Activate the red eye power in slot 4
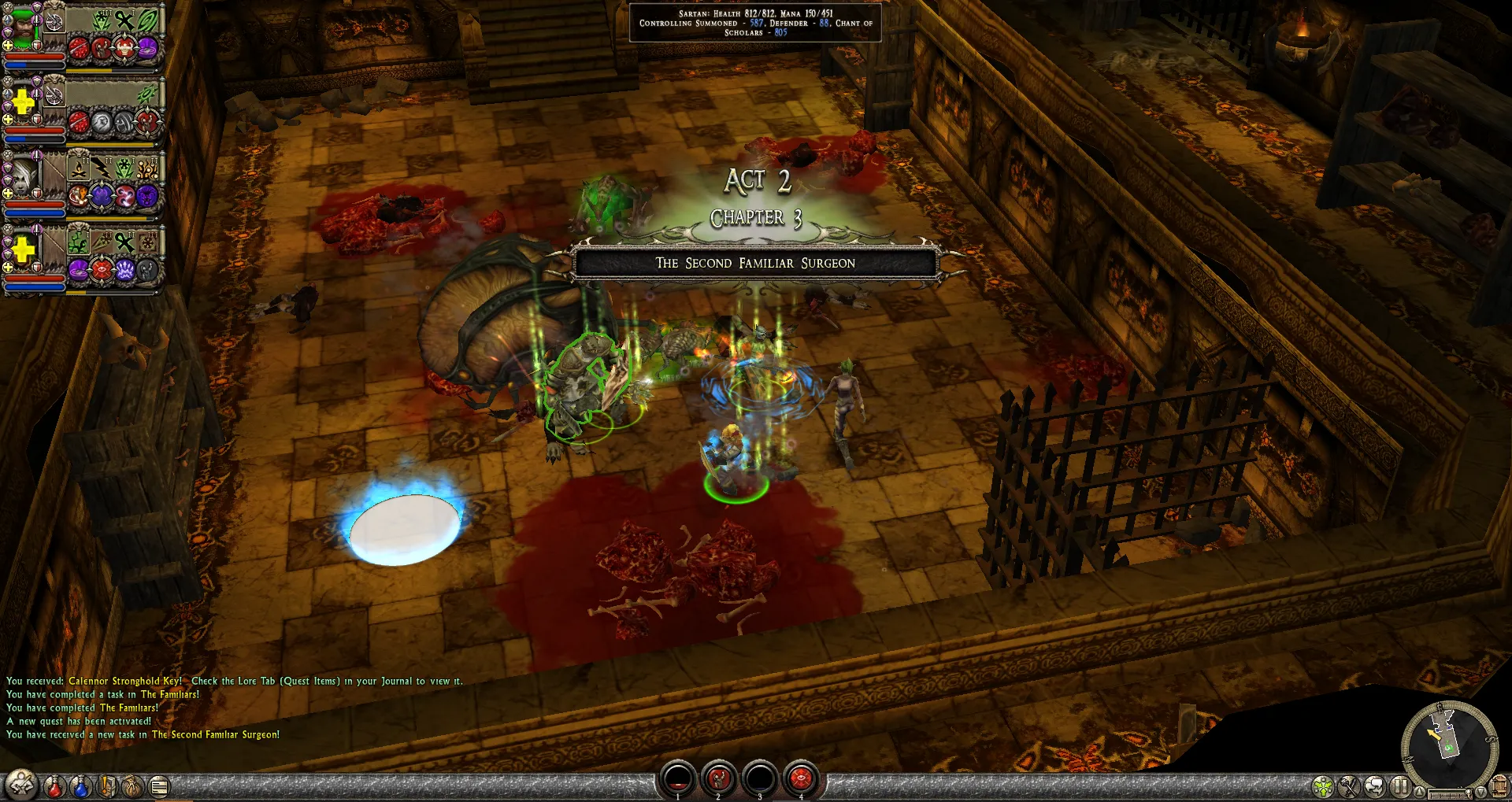Image resolution: width=1512 pixels, height=802 pixels. pyautogui.click(x=801, y=778)
